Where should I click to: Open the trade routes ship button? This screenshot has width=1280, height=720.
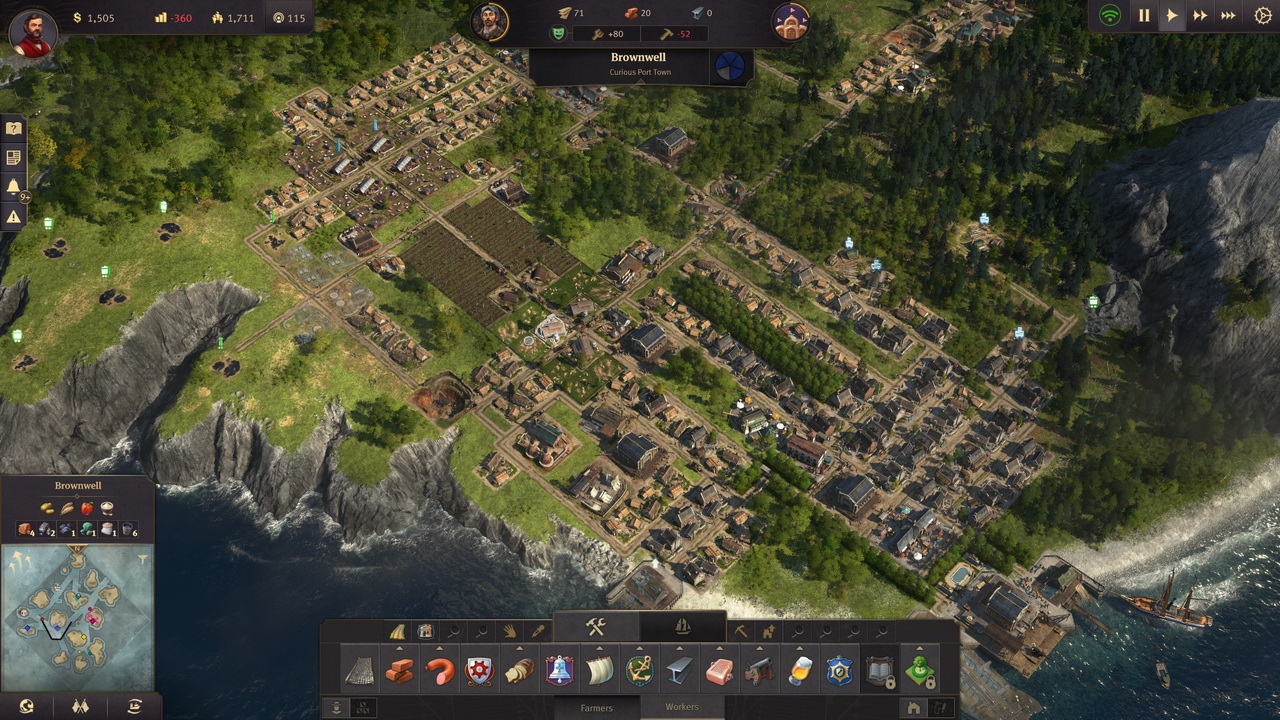(134, 706)
